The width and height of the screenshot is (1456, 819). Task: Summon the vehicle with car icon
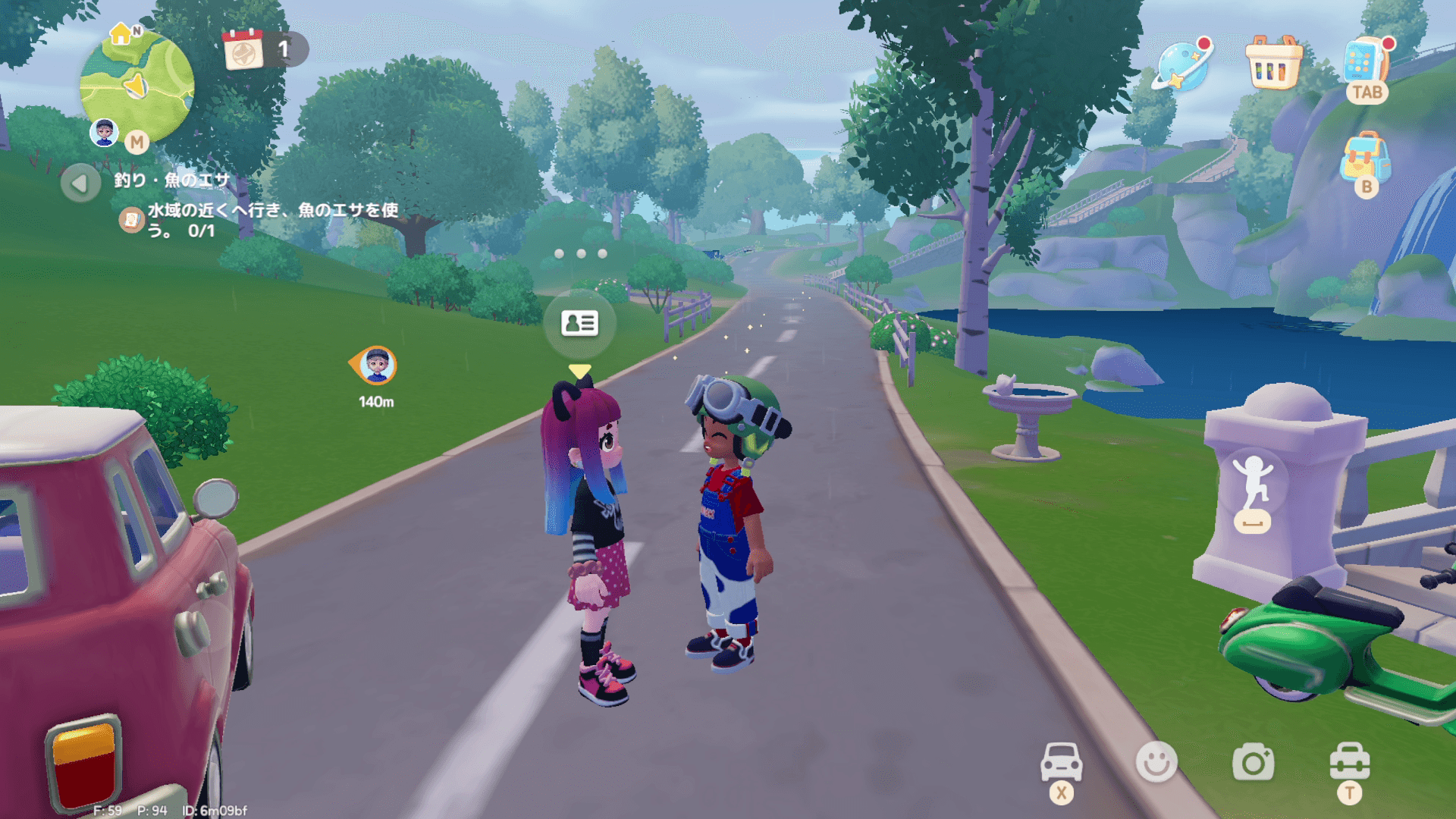click(1061, 761)
